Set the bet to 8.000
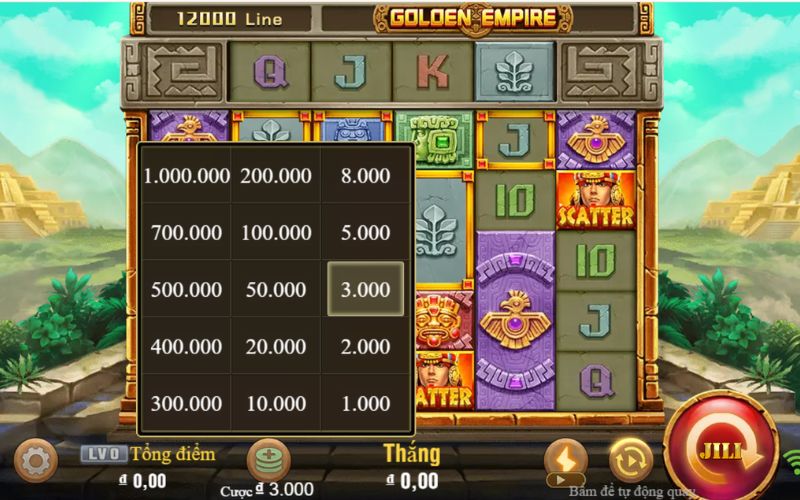 click(x=366, y=176)
